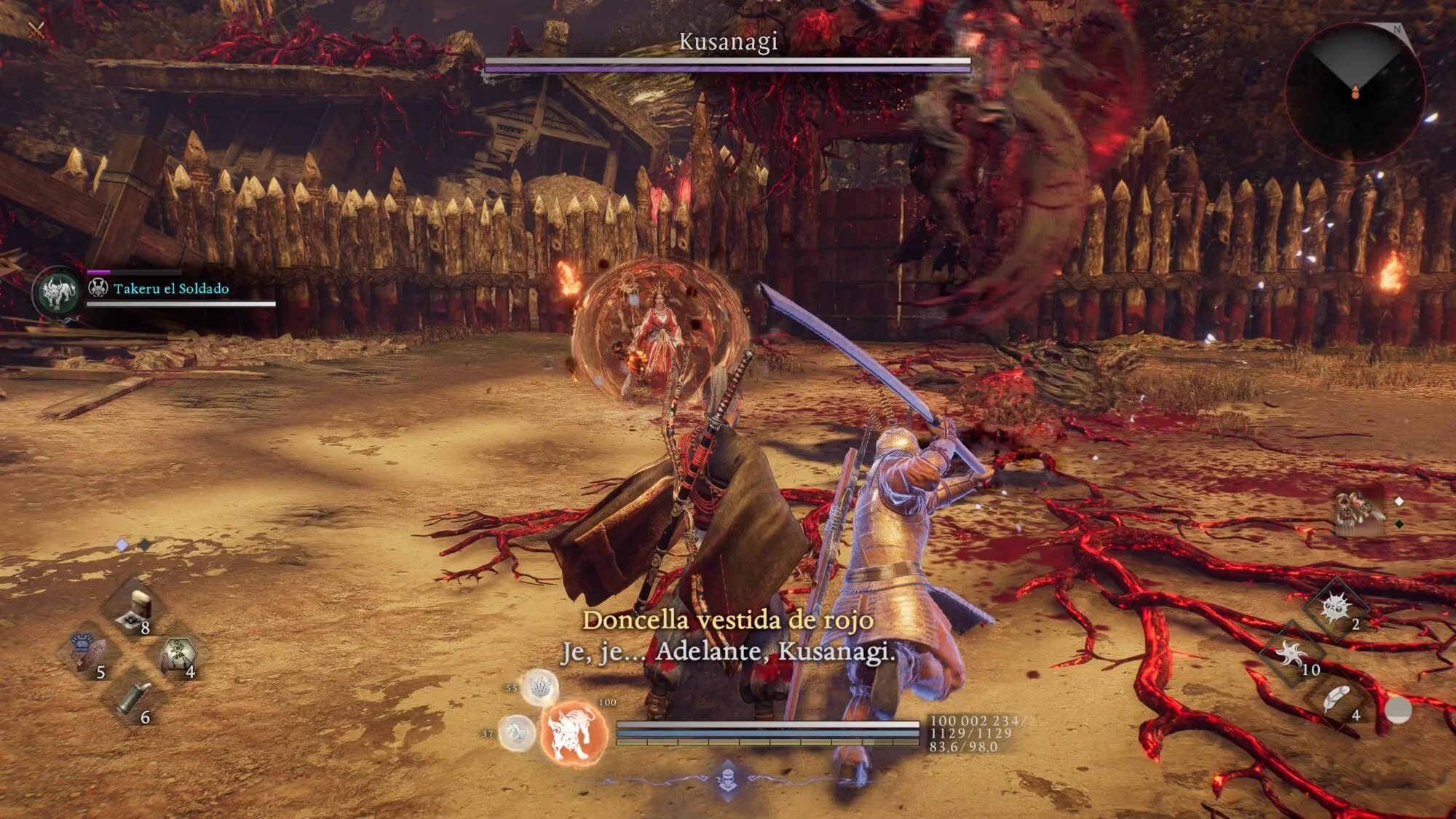This screenshot has height=819, width=1456.
Task: Use the spiked bomb ninja tool
Action: click(x=1337, y=607)
